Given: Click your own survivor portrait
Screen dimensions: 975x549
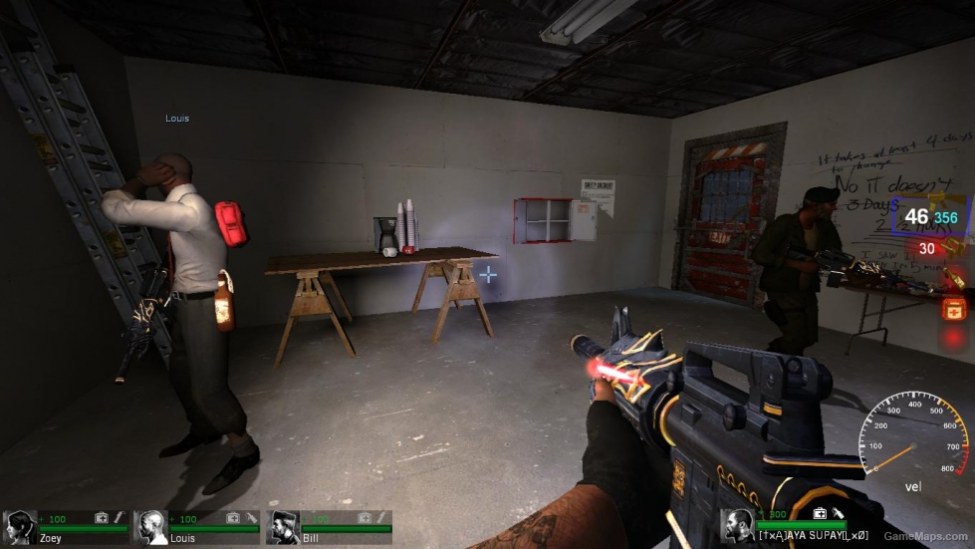Looking at the screenshot, I should click(738, 524).
